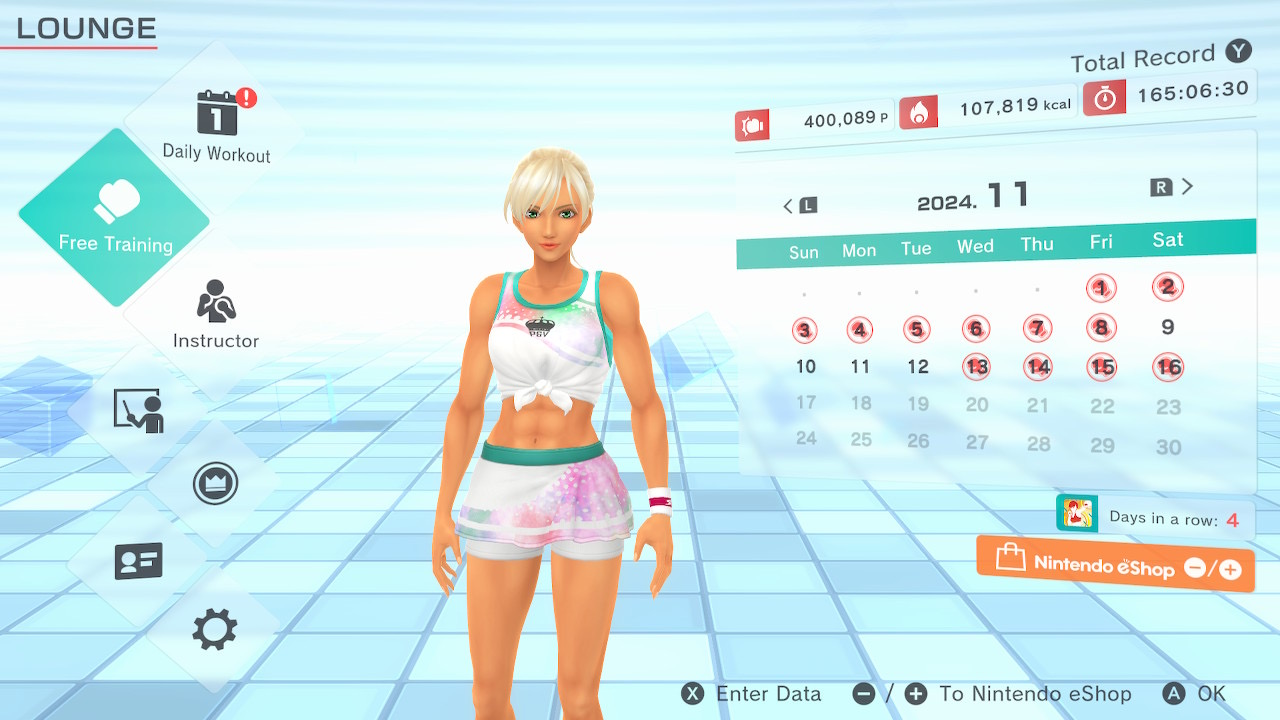This screenshot has width=1280, height=720.
Task: Click the presentation board tutorial icon
Action: 138,410
